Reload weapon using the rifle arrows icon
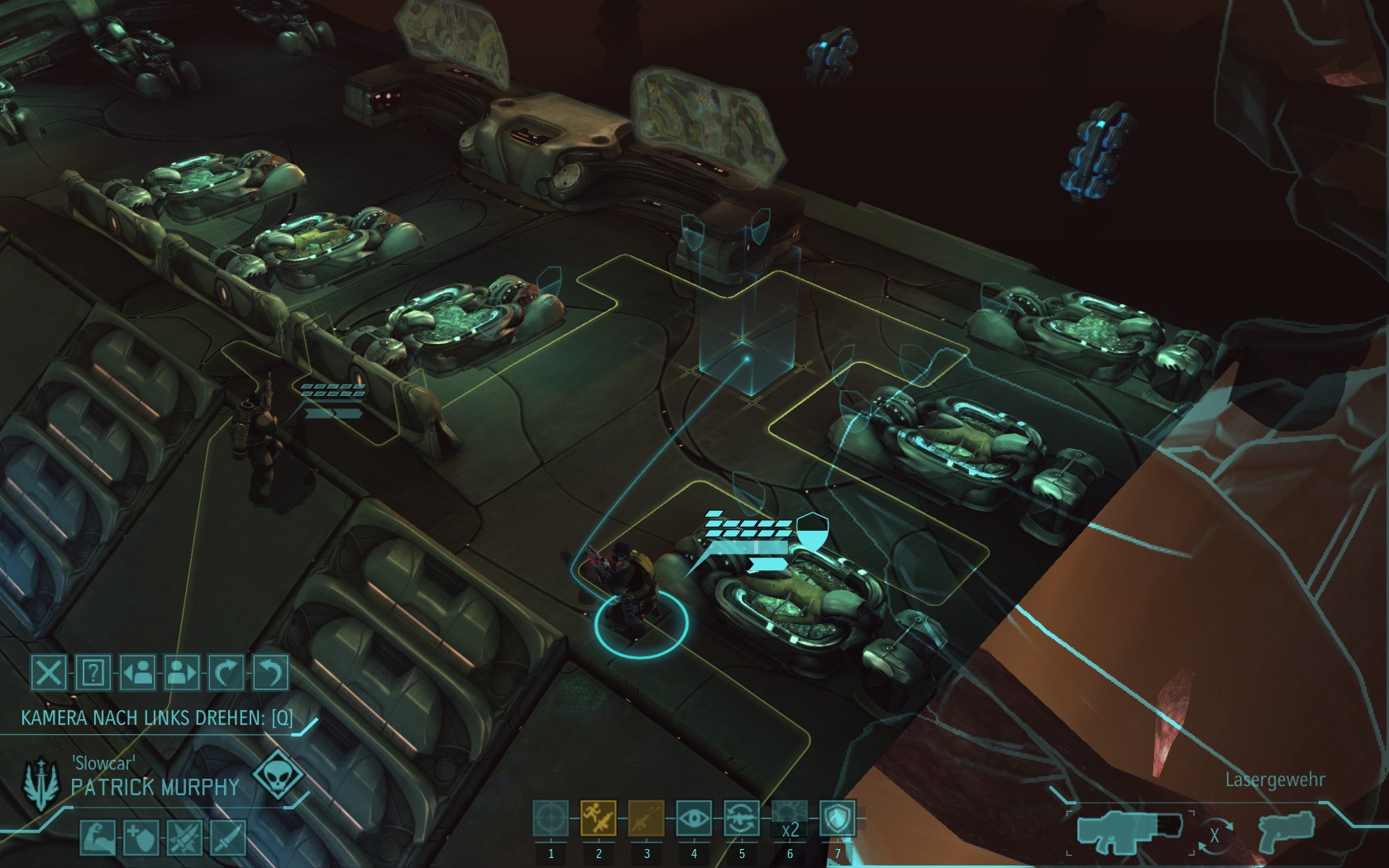 pyautogui.click(x=742, y=819)
